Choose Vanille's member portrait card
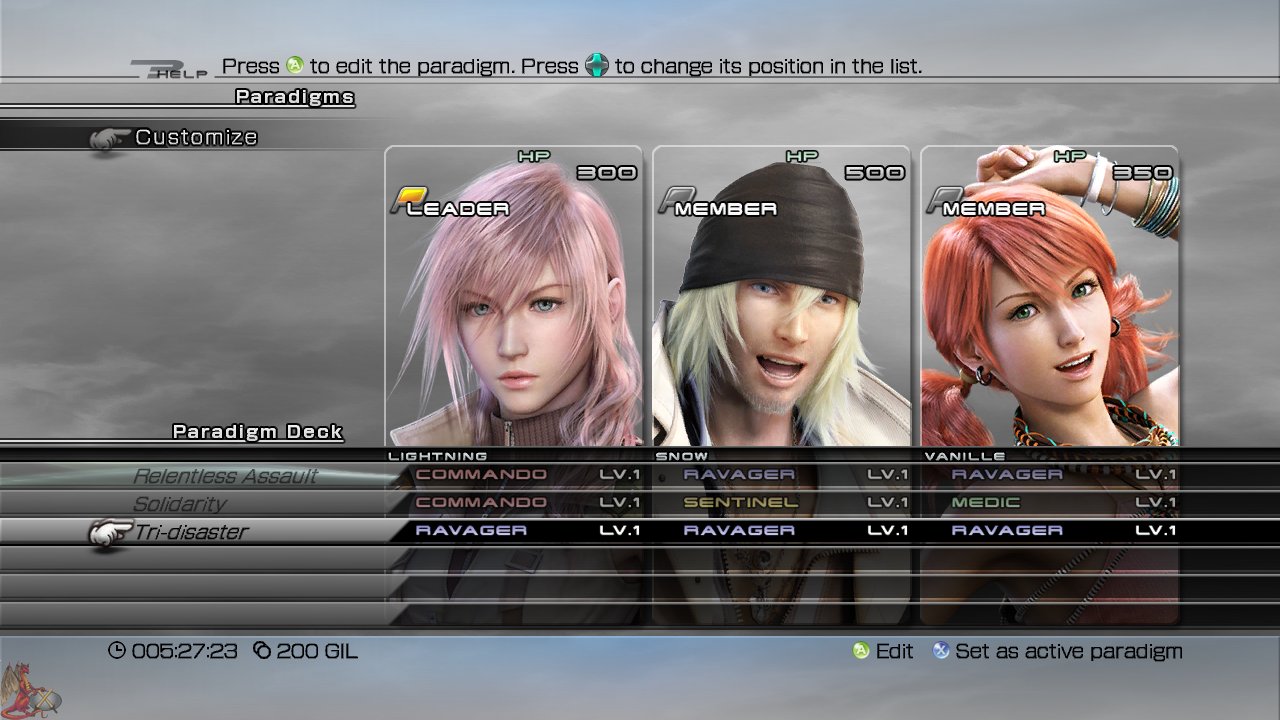 (x=1049, y=295)
